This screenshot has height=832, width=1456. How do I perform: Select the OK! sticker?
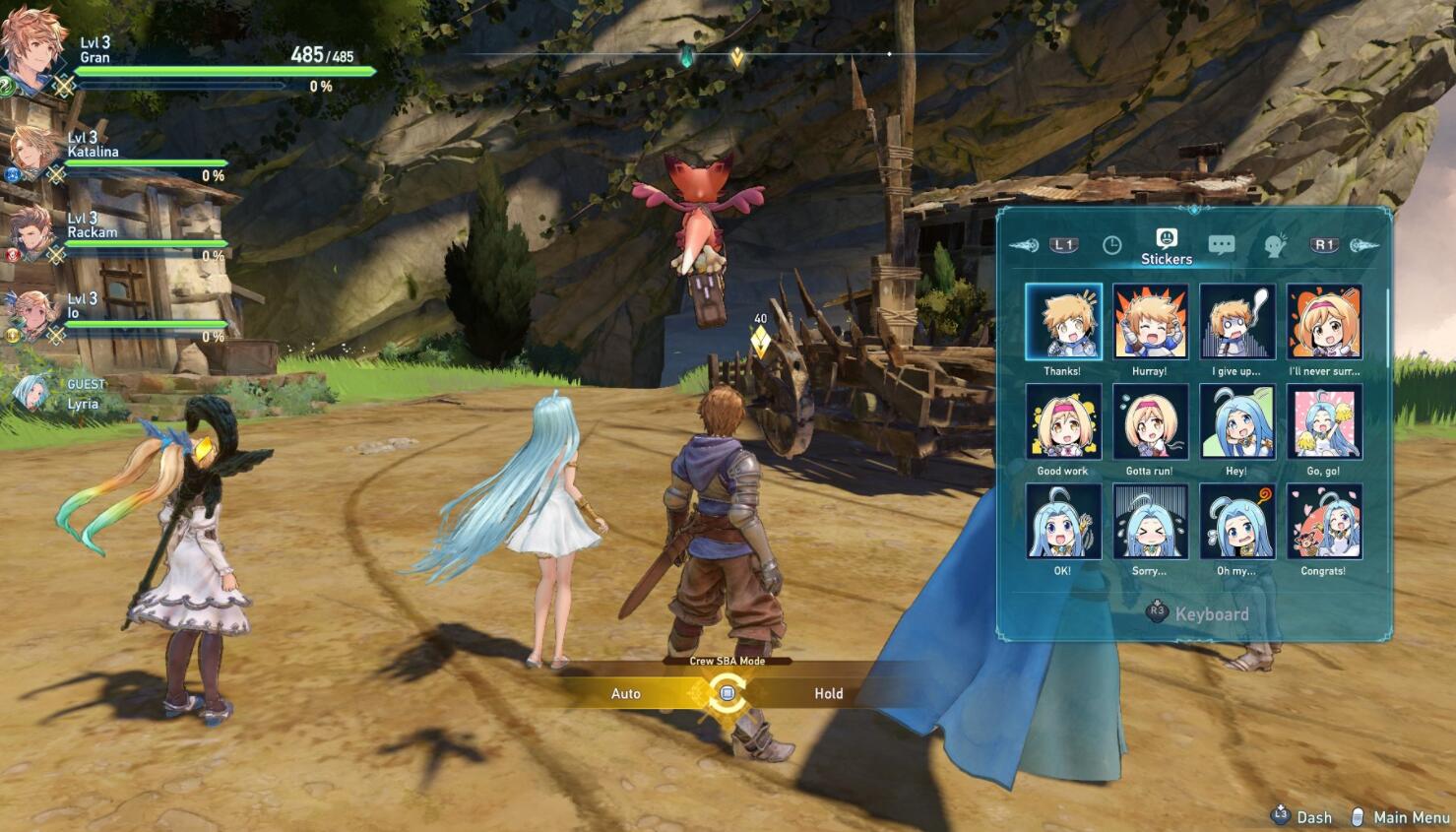pyautogui.click(x=1063, y=521)
